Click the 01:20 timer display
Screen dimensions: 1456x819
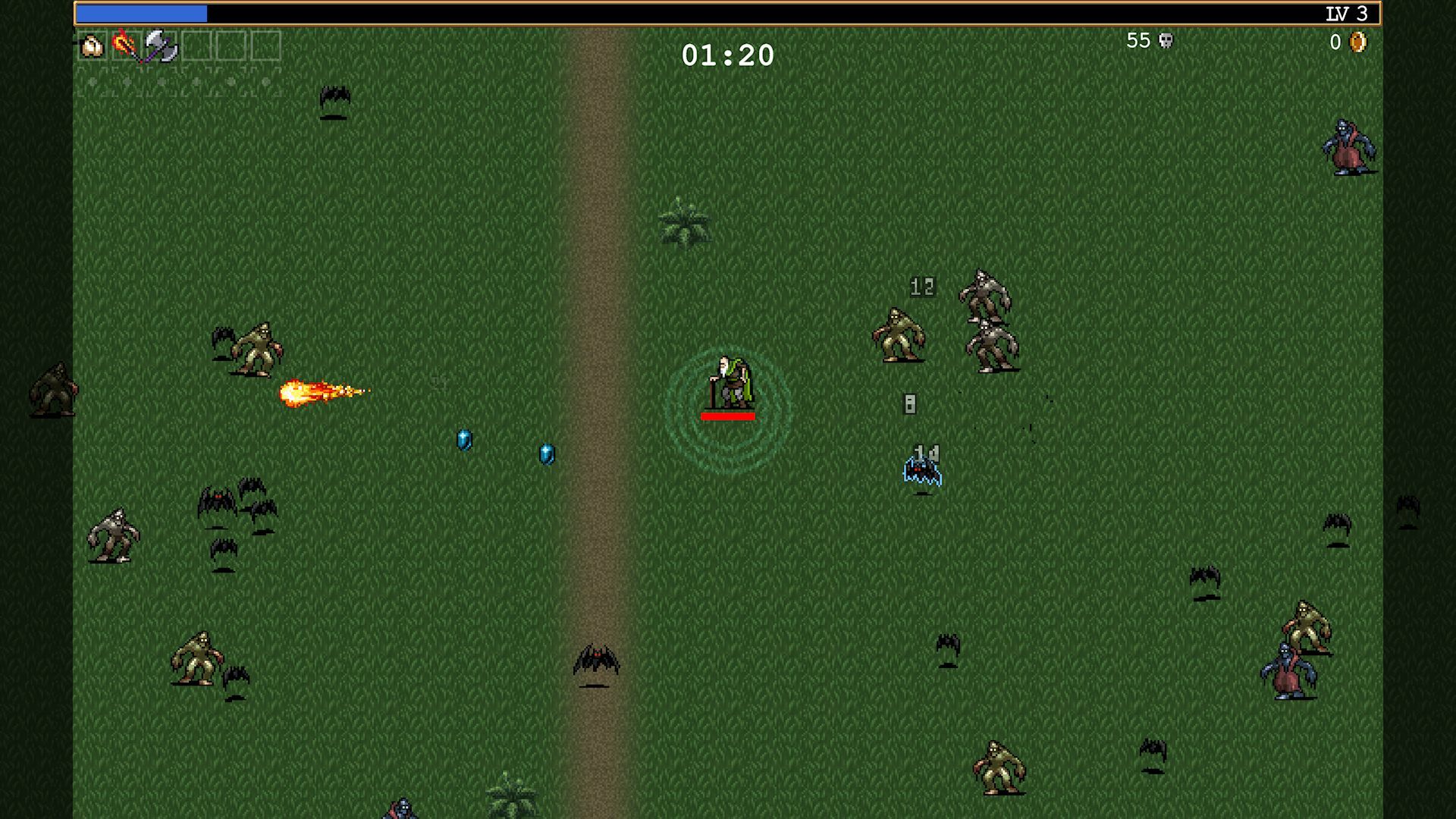click(727, 55)
